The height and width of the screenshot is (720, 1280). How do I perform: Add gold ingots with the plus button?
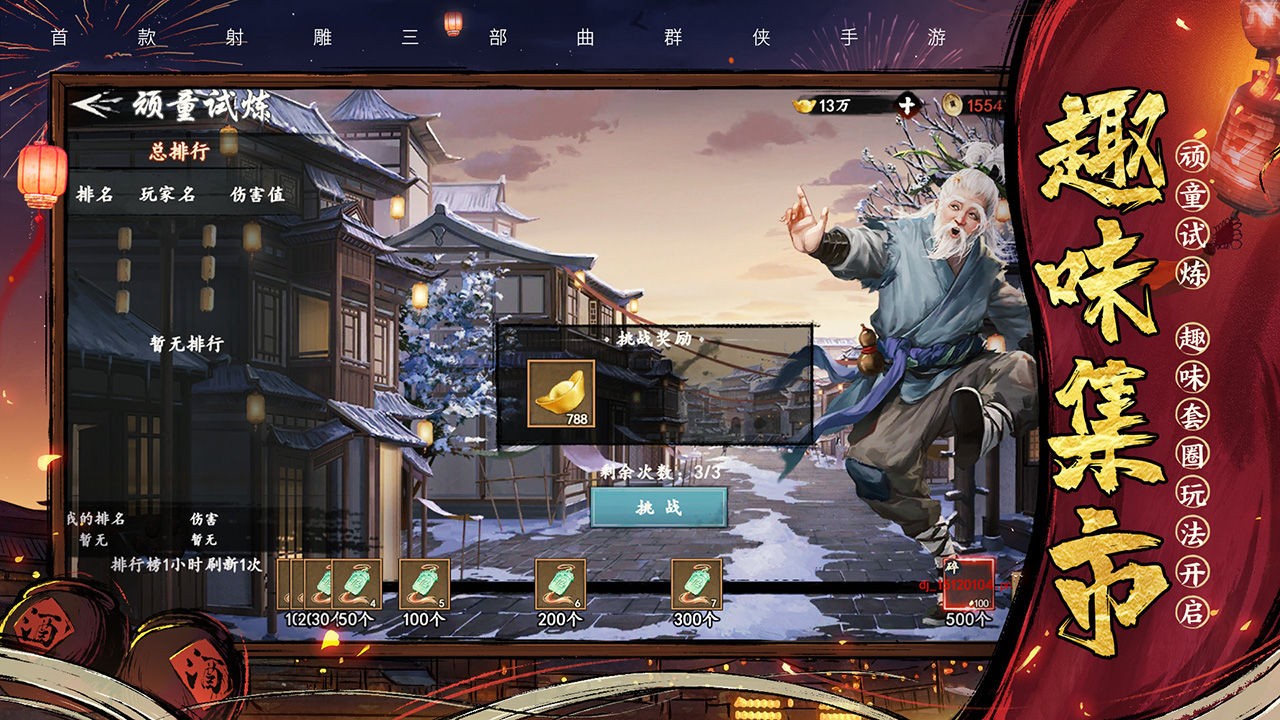coord(907,105)
